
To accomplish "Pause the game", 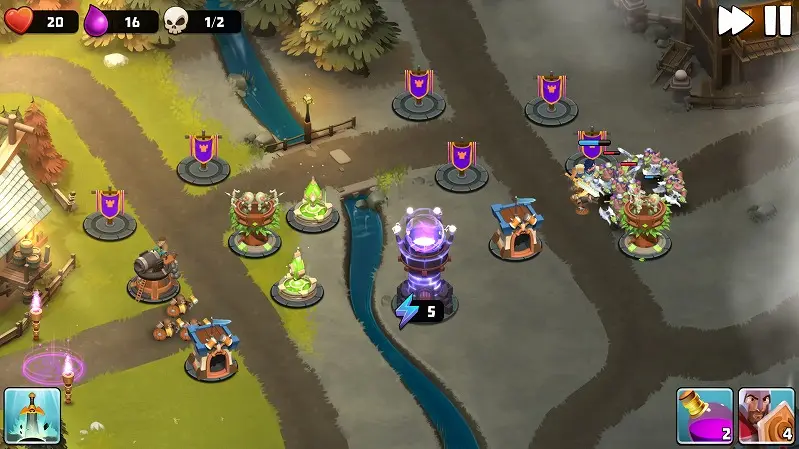I will click(x=777, y=21).
